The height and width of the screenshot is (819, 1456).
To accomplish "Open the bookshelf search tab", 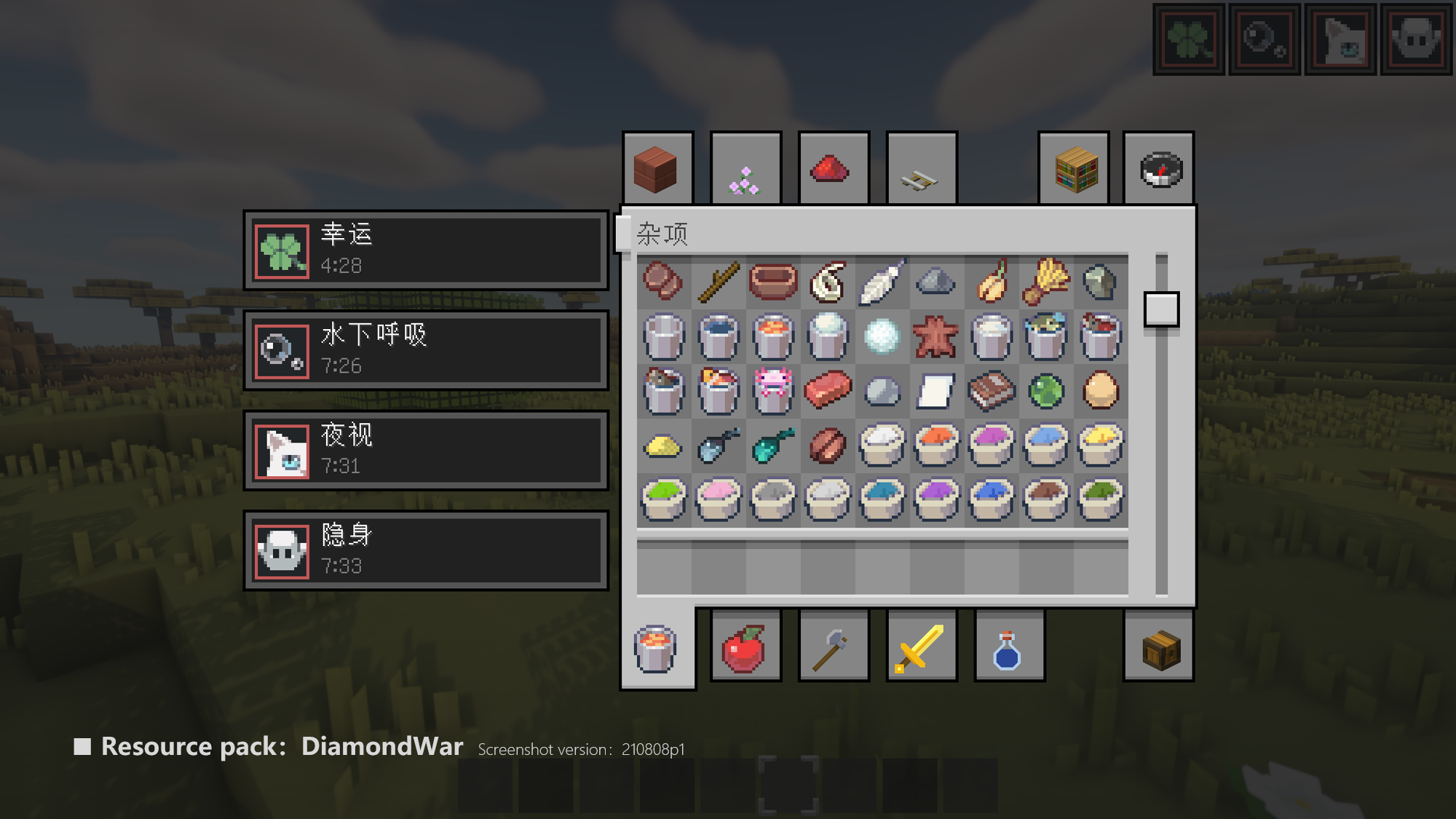I will click(1074, 169).
